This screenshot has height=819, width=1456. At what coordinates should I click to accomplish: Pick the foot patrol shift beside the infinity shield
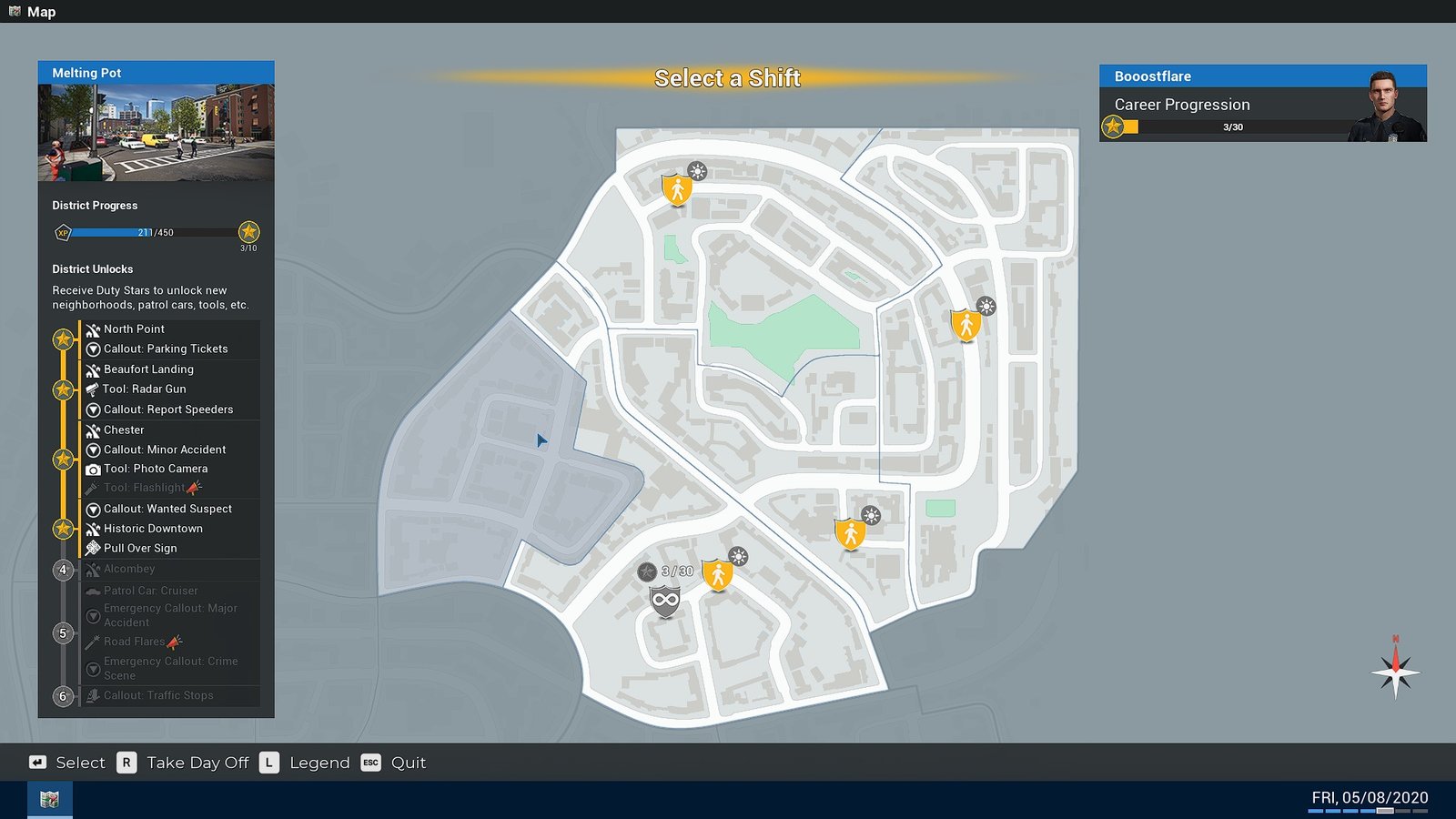point(718,575)
